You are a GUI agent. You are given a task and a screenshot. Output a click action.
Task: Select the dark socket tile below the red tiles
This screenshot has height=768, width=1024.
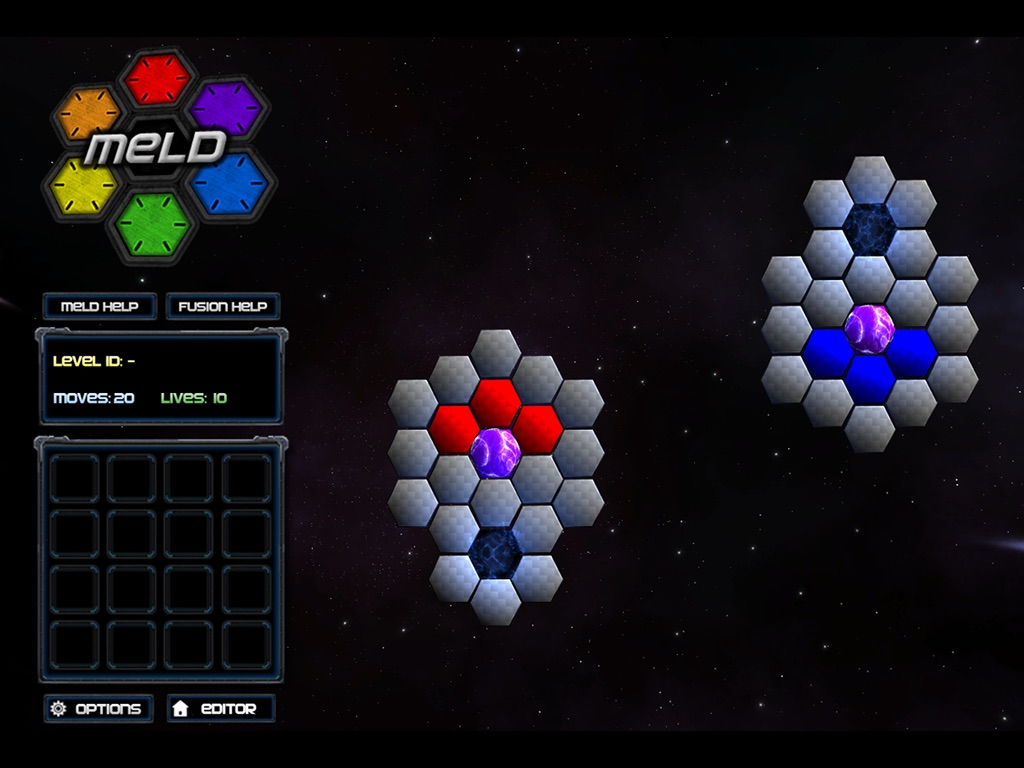pos(495,552)
